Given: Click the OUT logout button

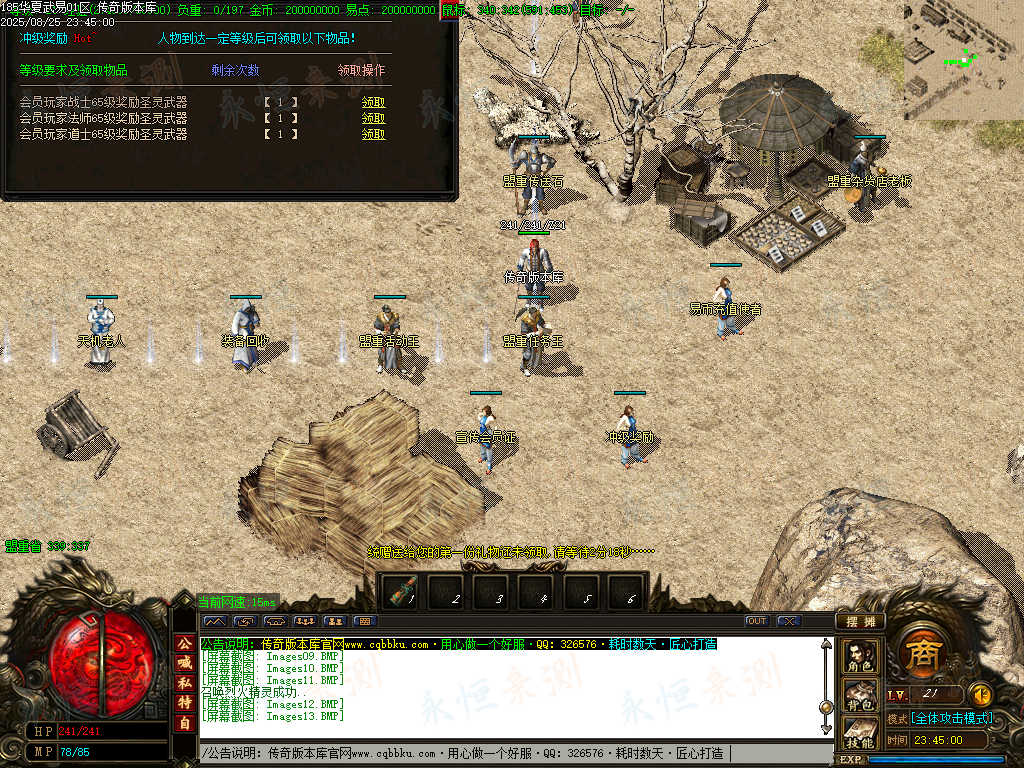Looking at the screenshot, I should [757, 621].
